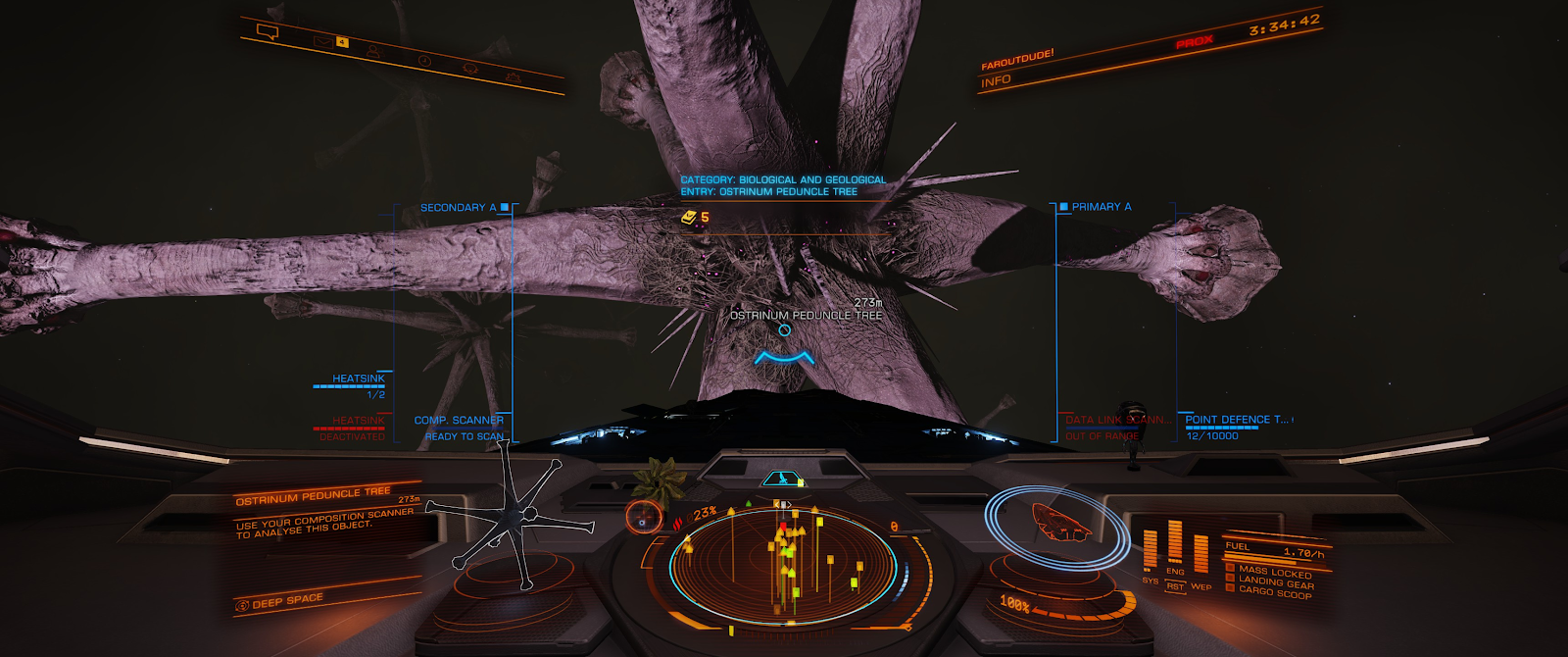Screen dimensions: 1568x657
Task: Switch to the squadron emblem tab
Action: tap(470, 69)
